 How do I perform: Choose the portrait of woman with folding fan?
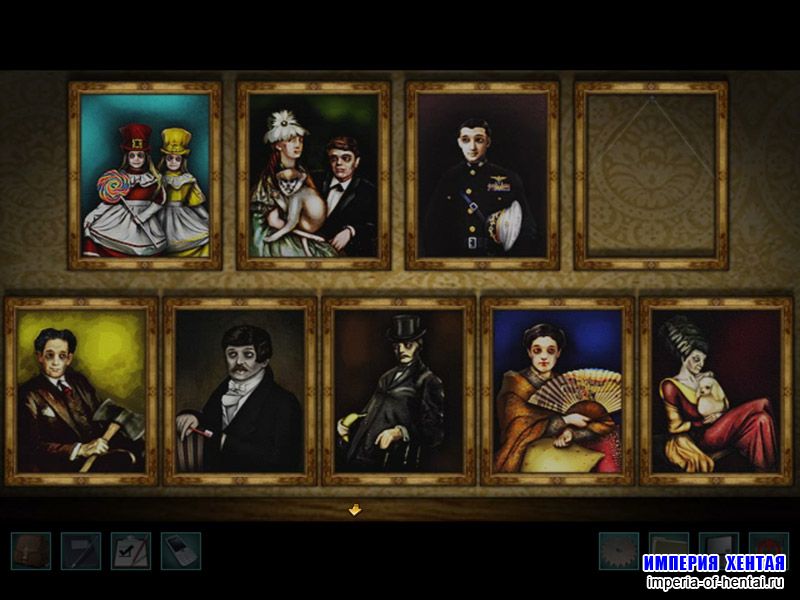[557, 391]
